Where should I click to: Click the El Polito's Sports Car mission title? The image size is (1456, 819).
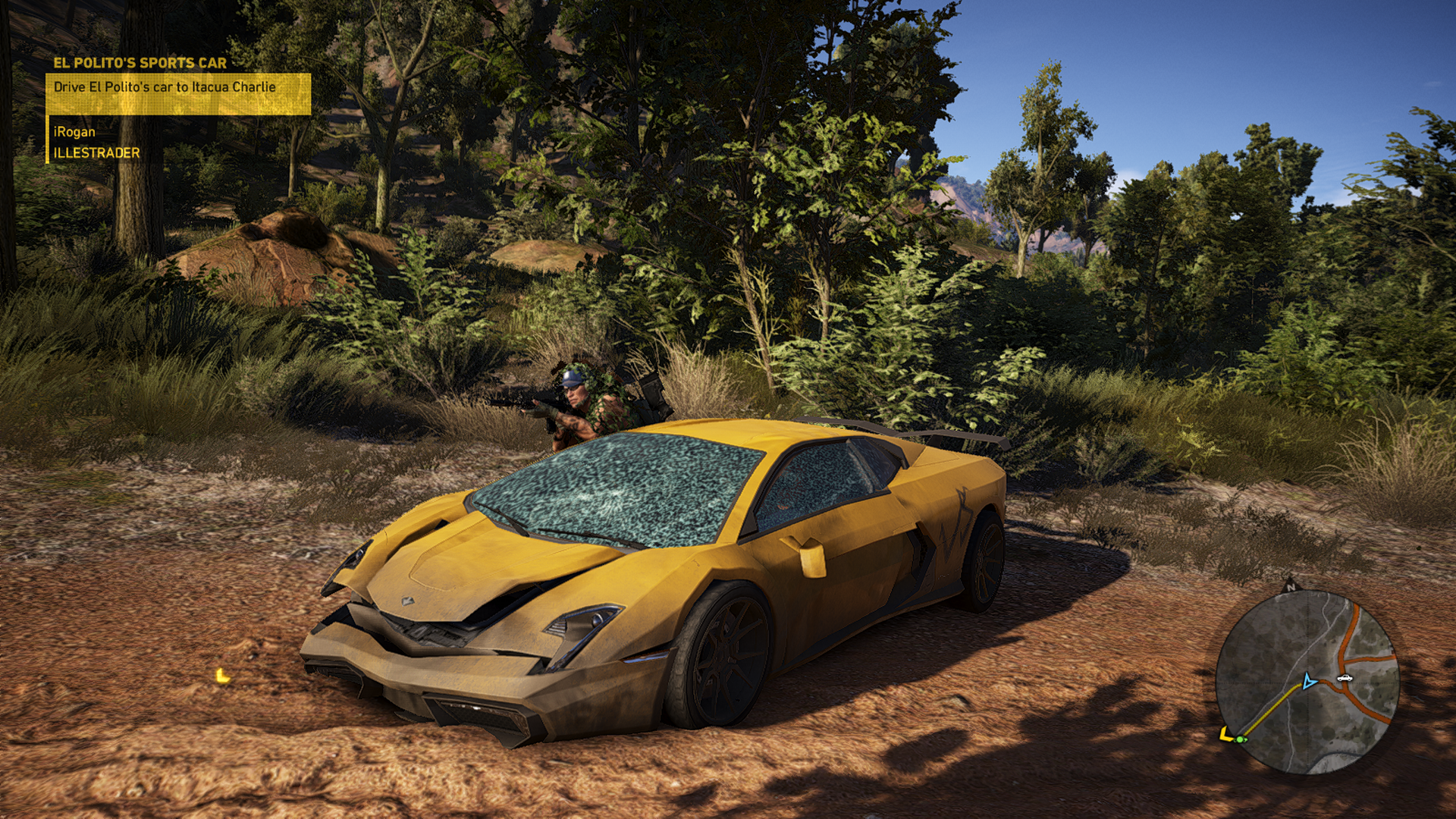(140, 63)
